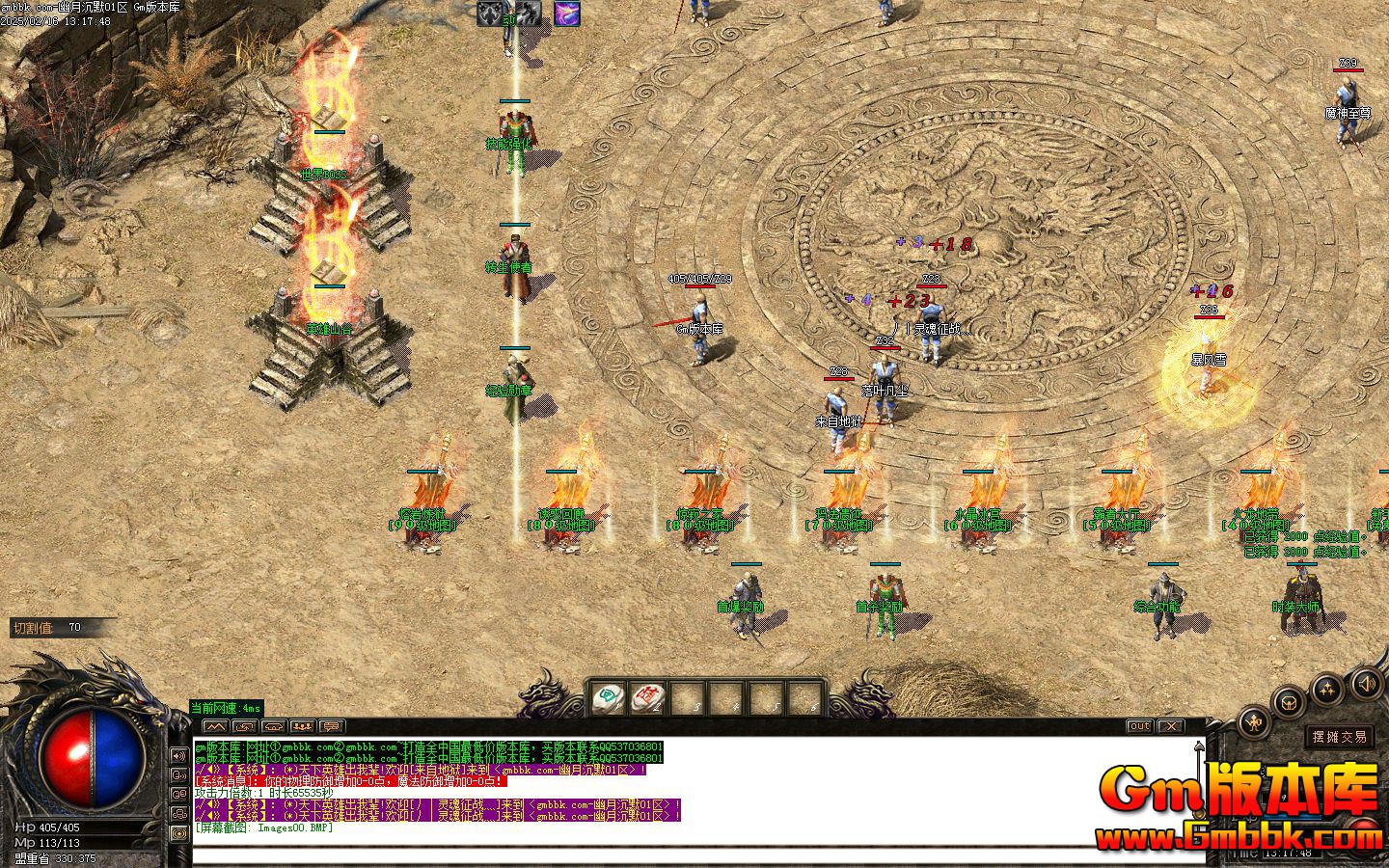Screen dimensions: 1389x868
Task: Toggle the GG chat channel icon beside the chat
Action: click(178, 795)
